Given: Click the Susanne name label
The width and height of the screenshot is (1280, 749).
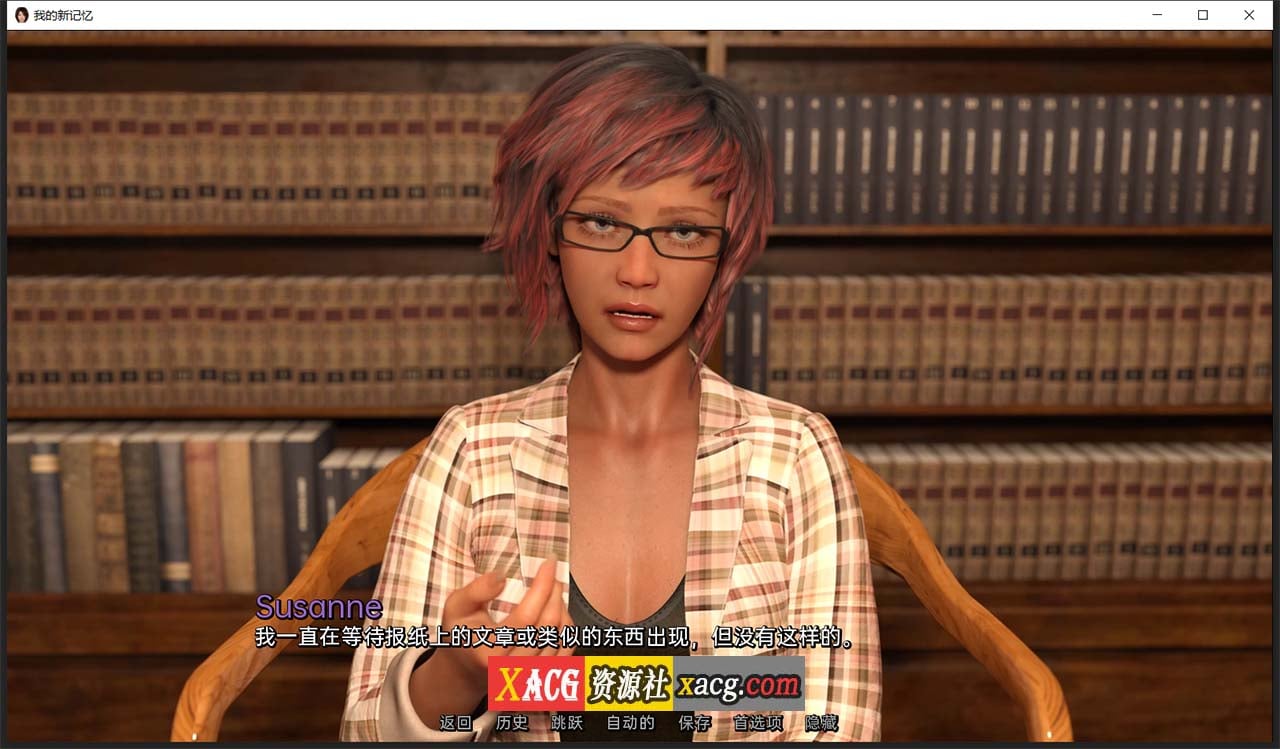Looking at the screenshot, I should point(318,607).
